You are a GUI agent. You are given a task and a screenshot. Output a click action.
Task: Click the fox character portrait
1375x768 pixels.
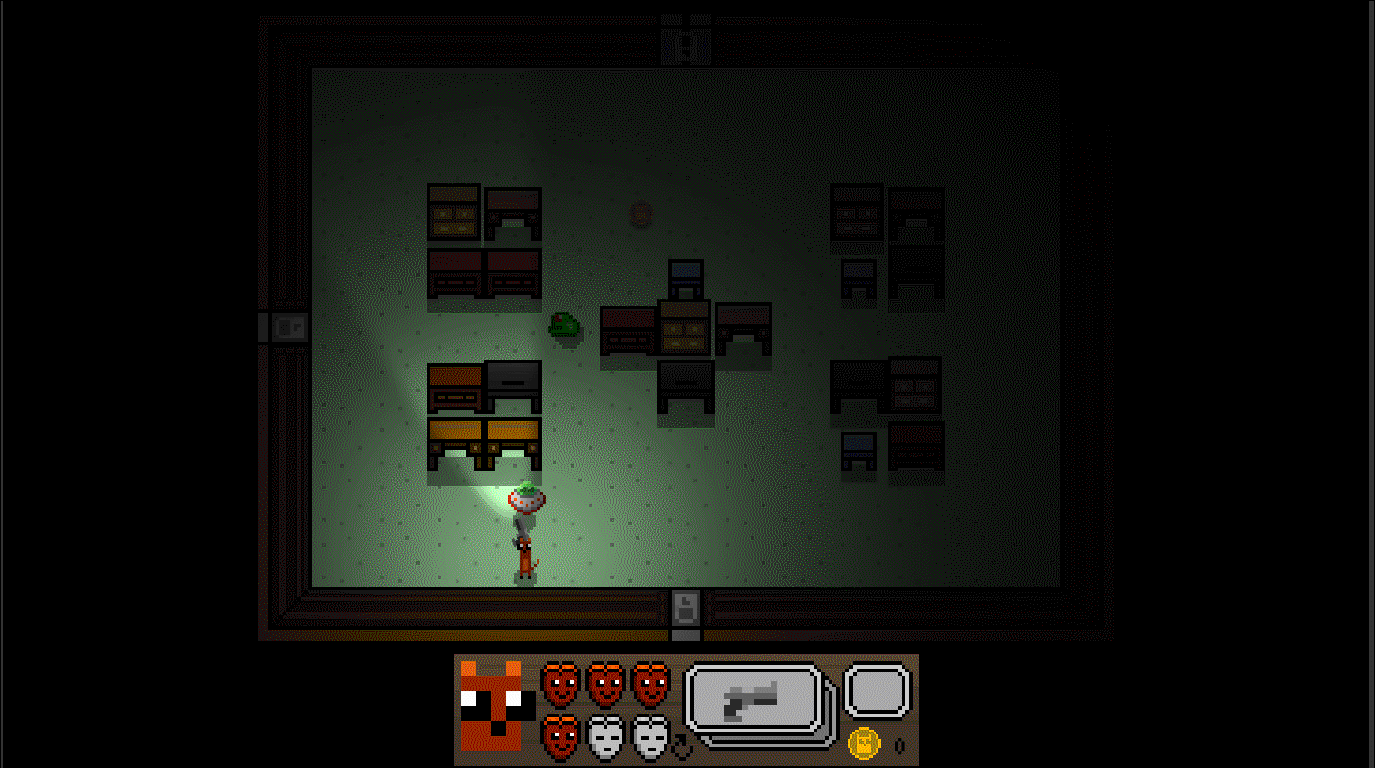[491, 706]
